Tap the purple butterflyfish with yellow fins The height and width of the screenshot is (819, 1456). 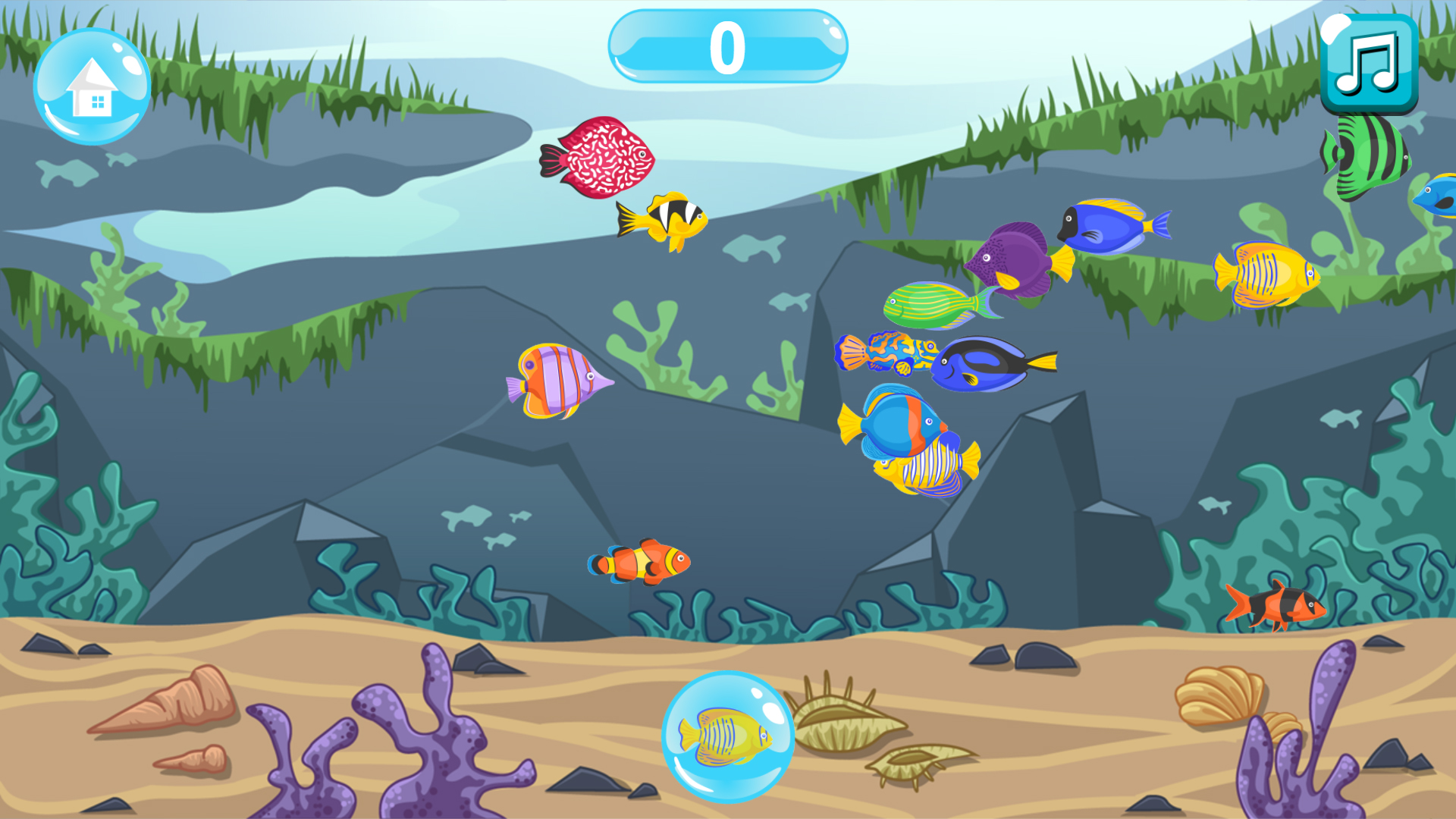pyautogui.click(x=554, y=383)
